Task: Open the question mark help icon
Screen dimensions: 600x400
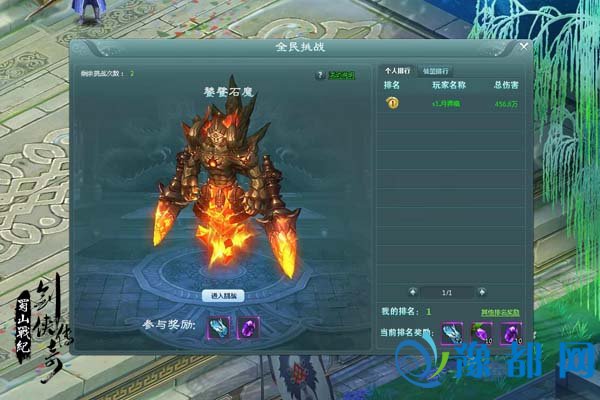Action: pyautogui.click(x=320, y=74)
